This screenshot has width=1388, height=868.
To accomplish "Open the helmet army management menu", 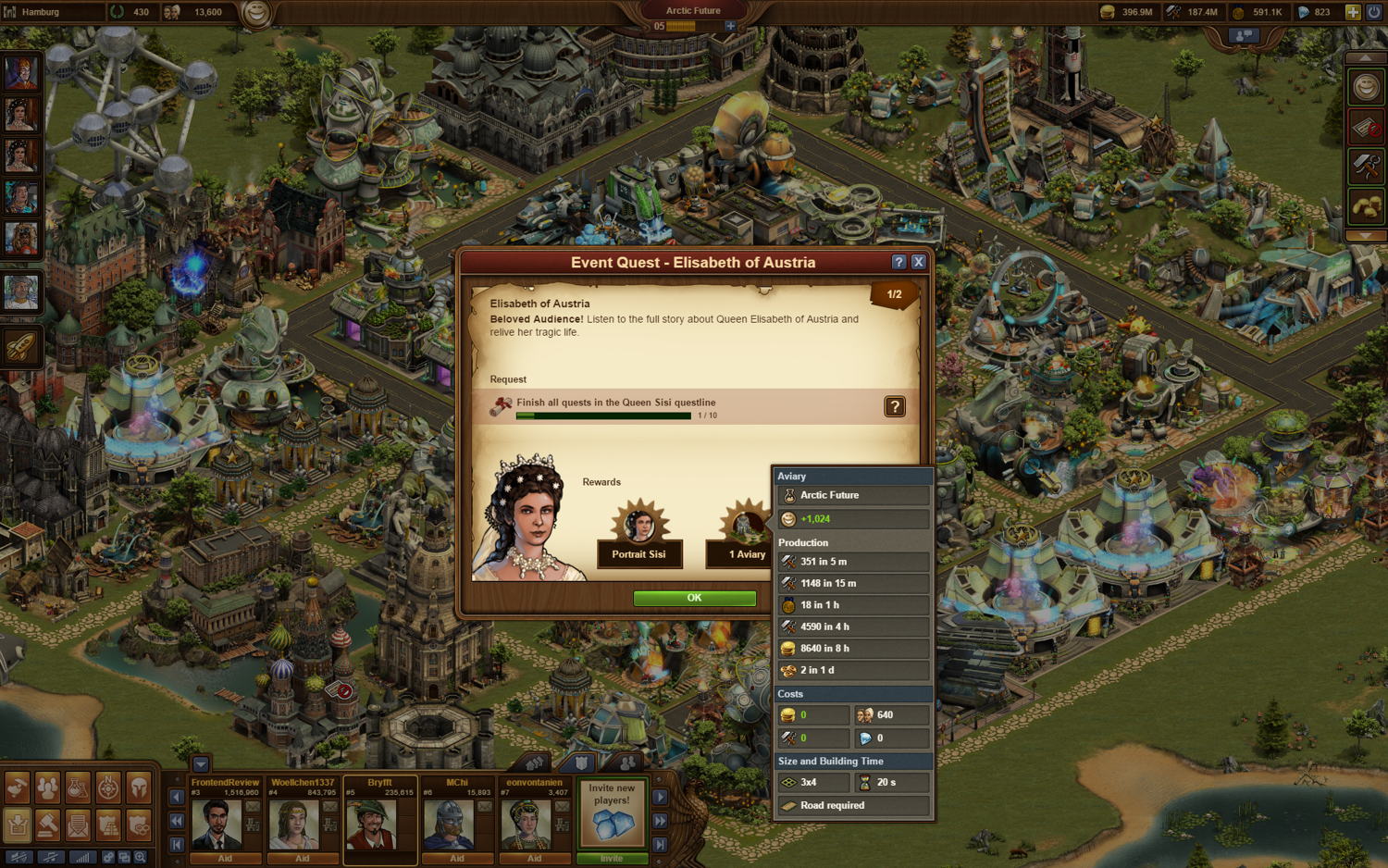I will pos(139,787).
